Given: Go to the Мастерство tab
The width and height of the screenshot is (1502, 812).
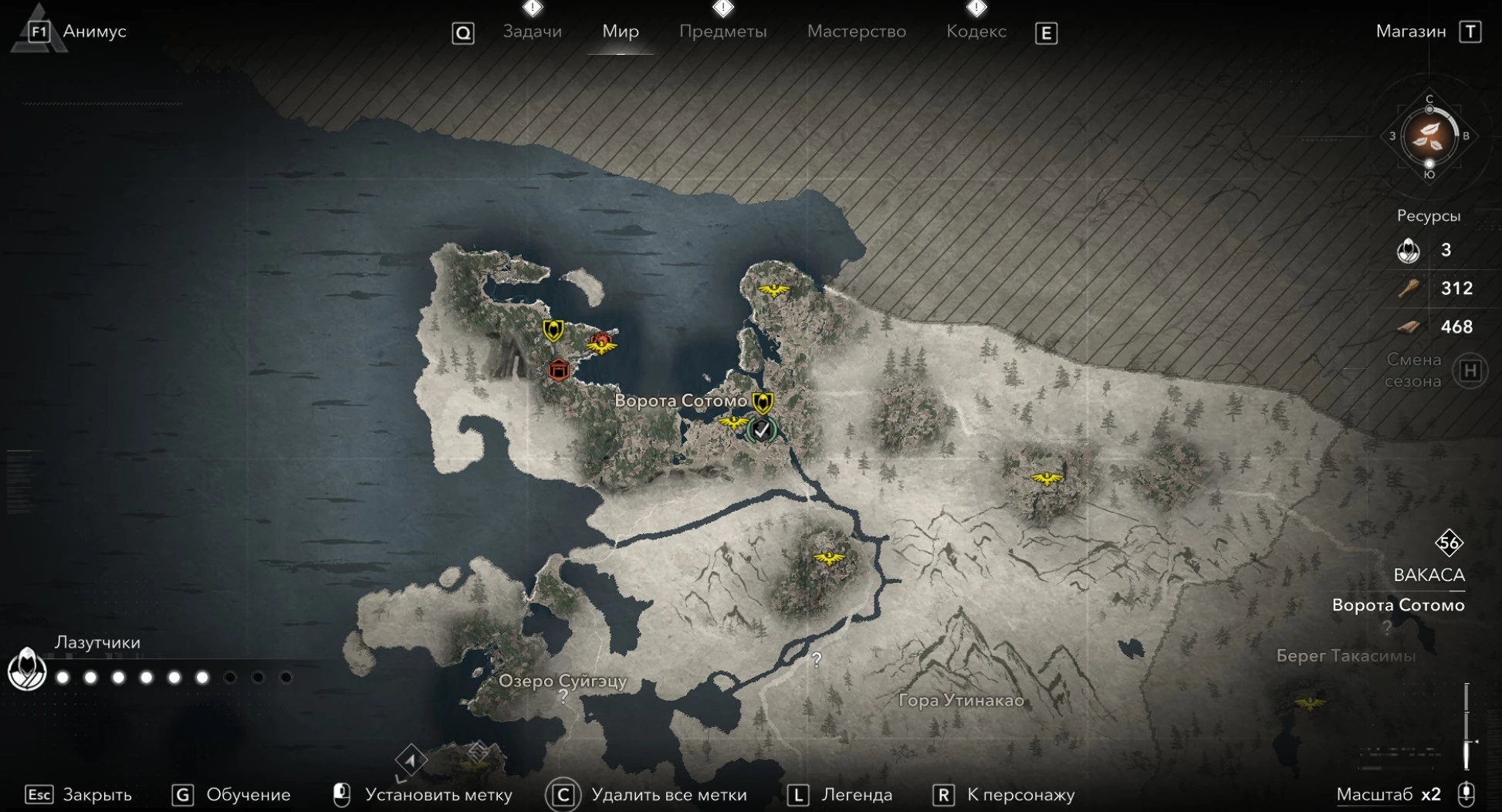Looking at the screenshot, I should 856,32.
